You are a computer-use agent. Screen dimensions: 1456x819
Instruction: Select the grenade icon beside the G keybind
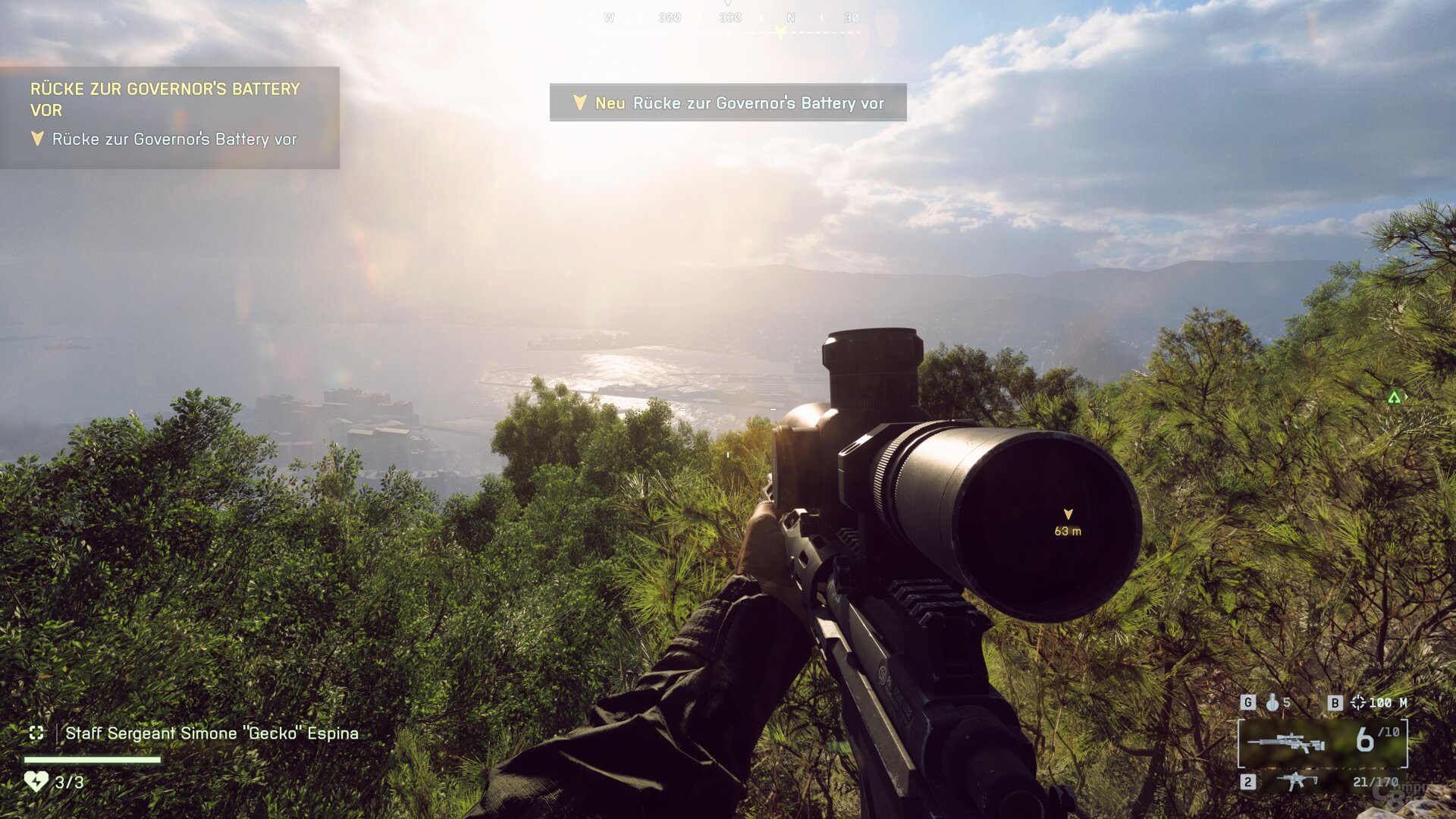pyautogui.click(x=1271, y=703)
